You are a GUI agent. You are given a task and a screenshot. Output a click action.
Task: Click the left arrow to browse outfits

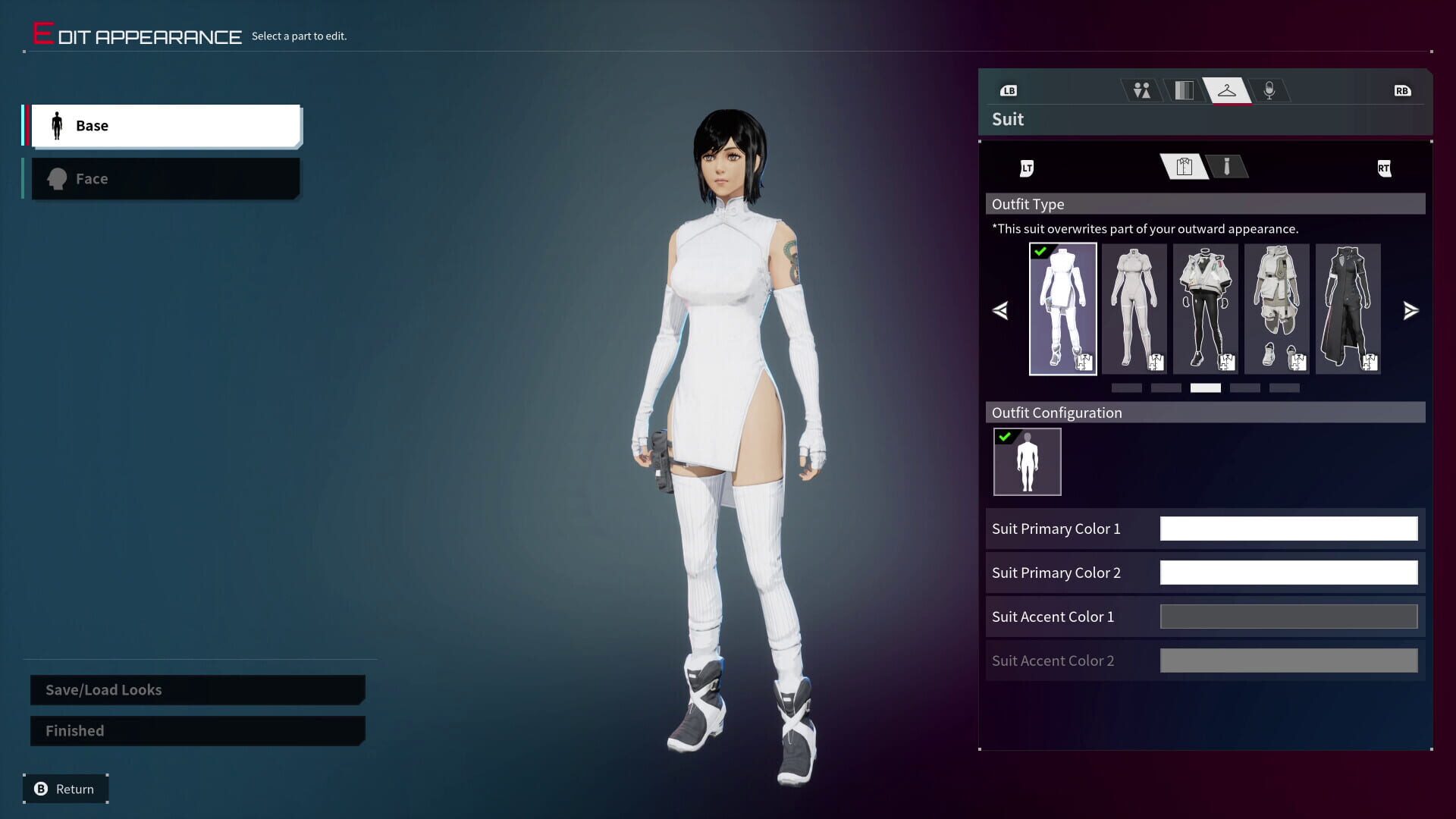(x=999, y=310)
